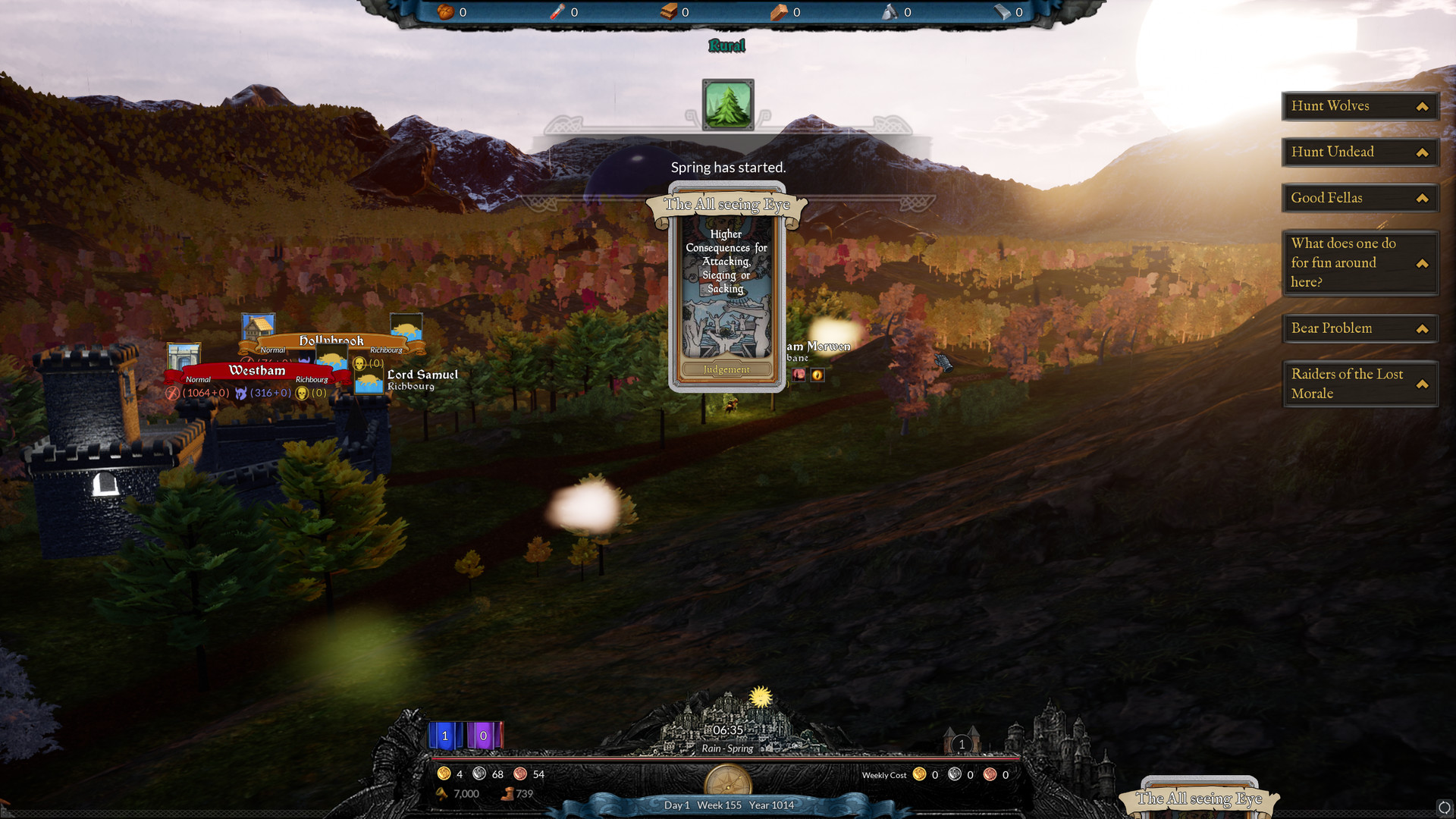The width and height of the screenshot is (1456, 819).
Task: Select the red eclipse trait icon near Morwen
Action: pos(799,375)
